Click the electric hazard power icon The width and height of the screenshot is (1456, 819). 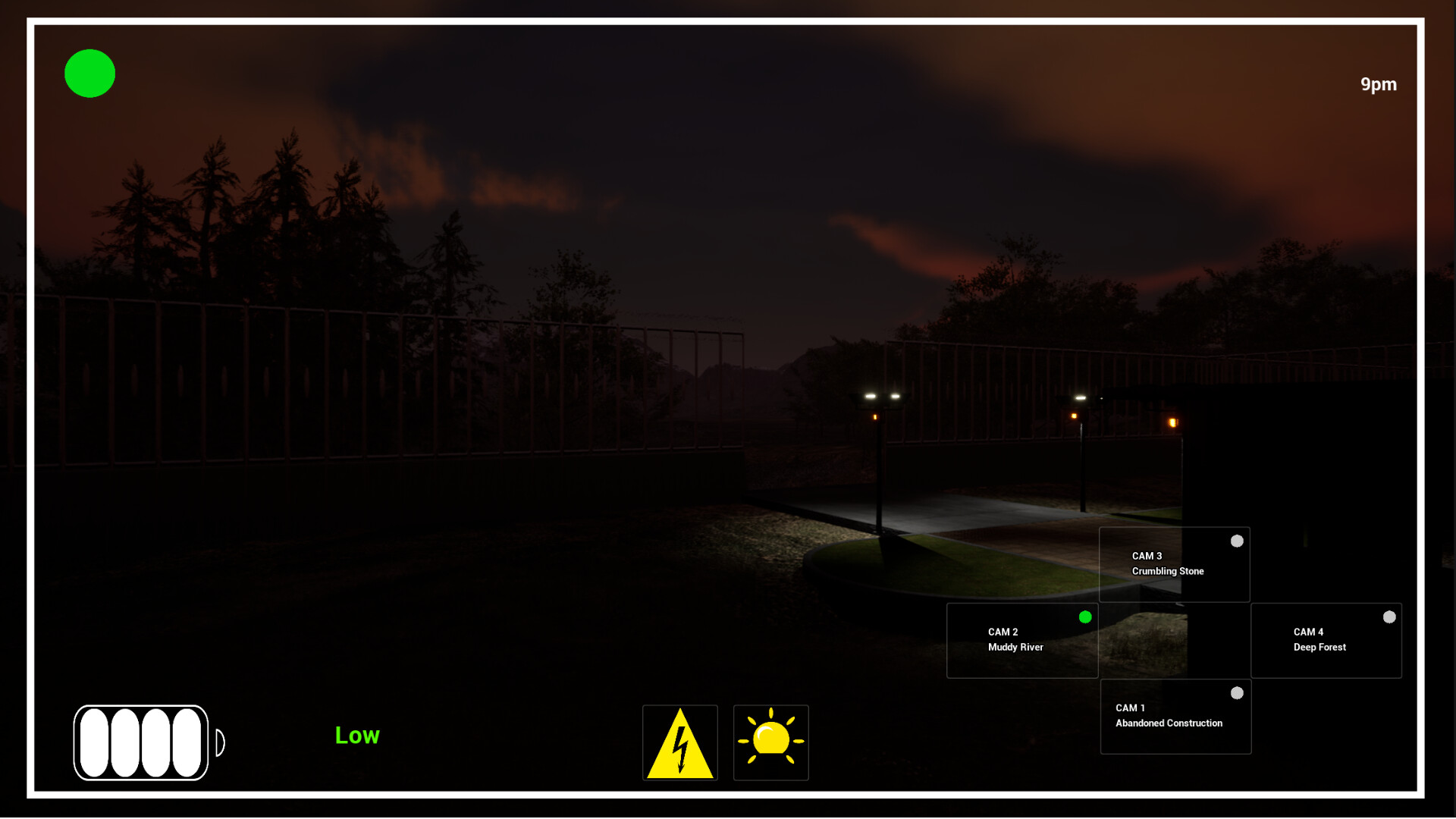[679, 742]
